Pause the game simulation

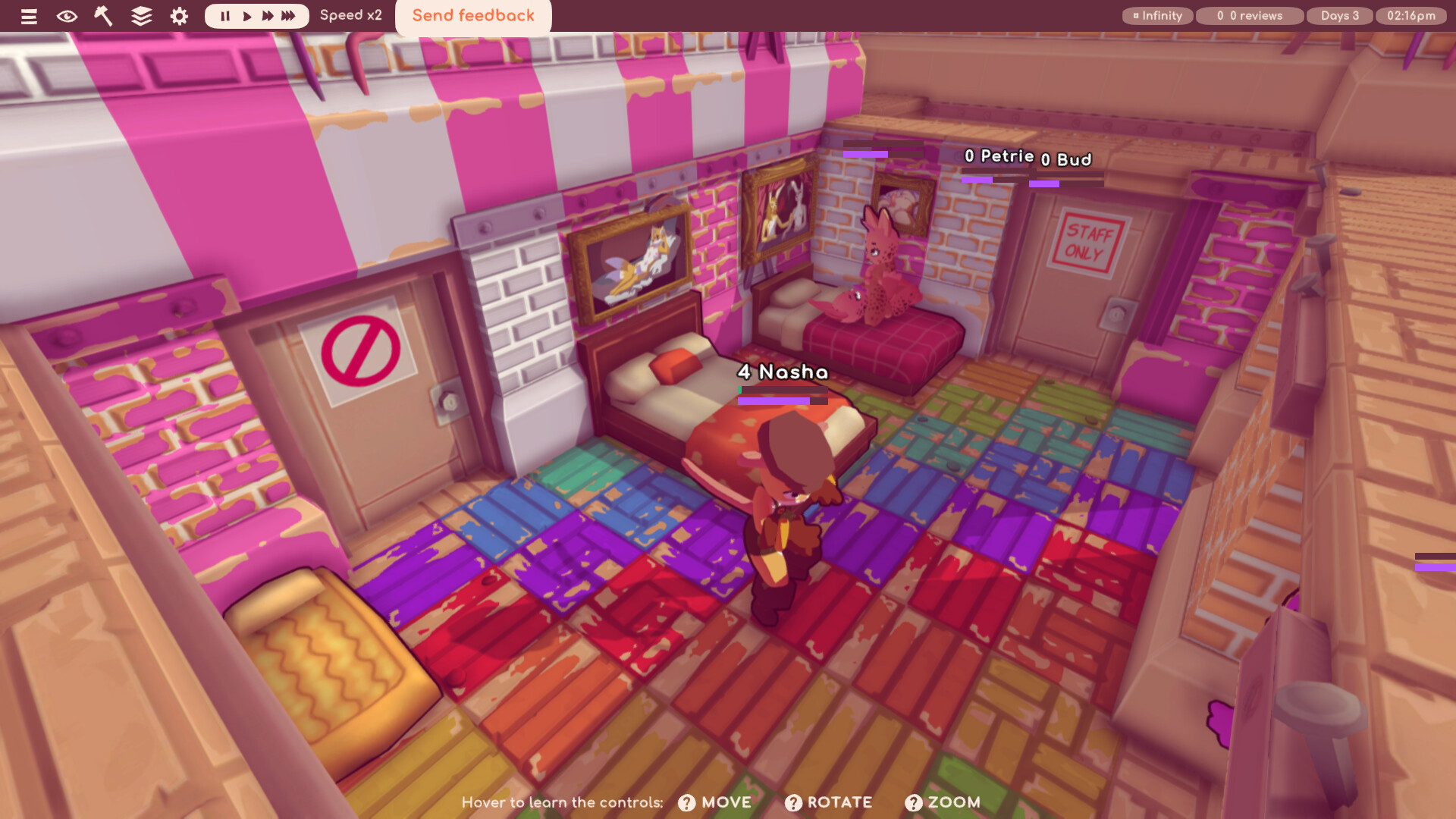click(x=225, y=15)
